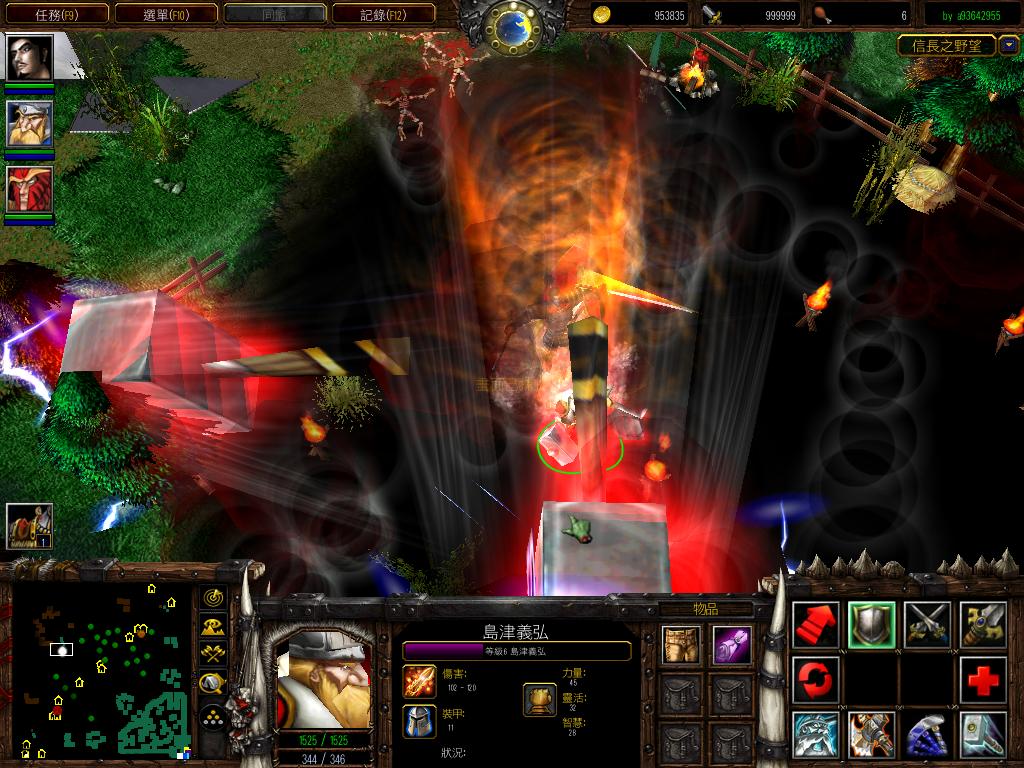This screenshot has height=768, width=1024.
Task: Toggle the minimap terrain display button
Action: click(x=213, y=627)
